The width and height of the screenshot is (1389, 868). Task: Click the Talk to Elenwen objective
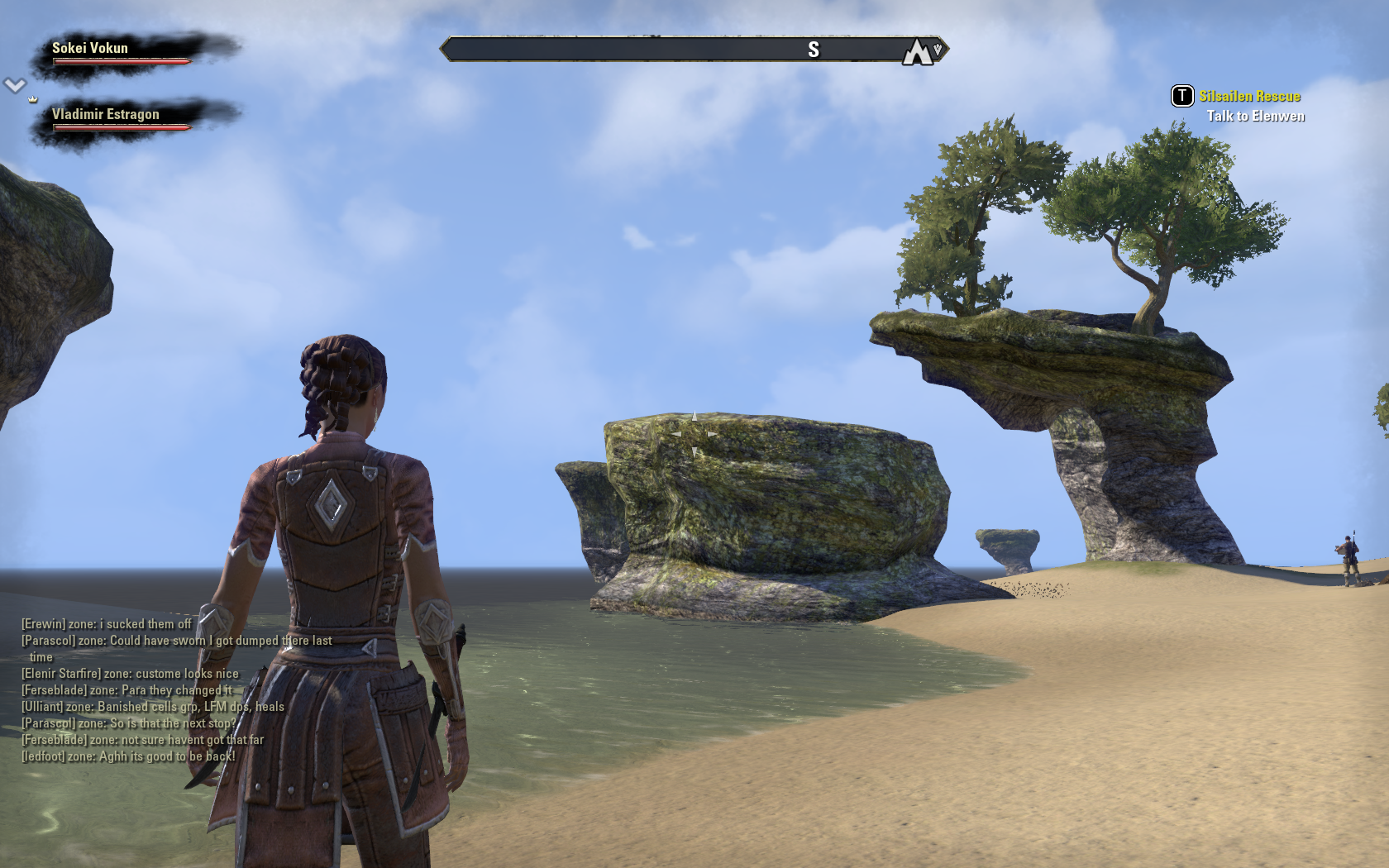click(1255, 117)
